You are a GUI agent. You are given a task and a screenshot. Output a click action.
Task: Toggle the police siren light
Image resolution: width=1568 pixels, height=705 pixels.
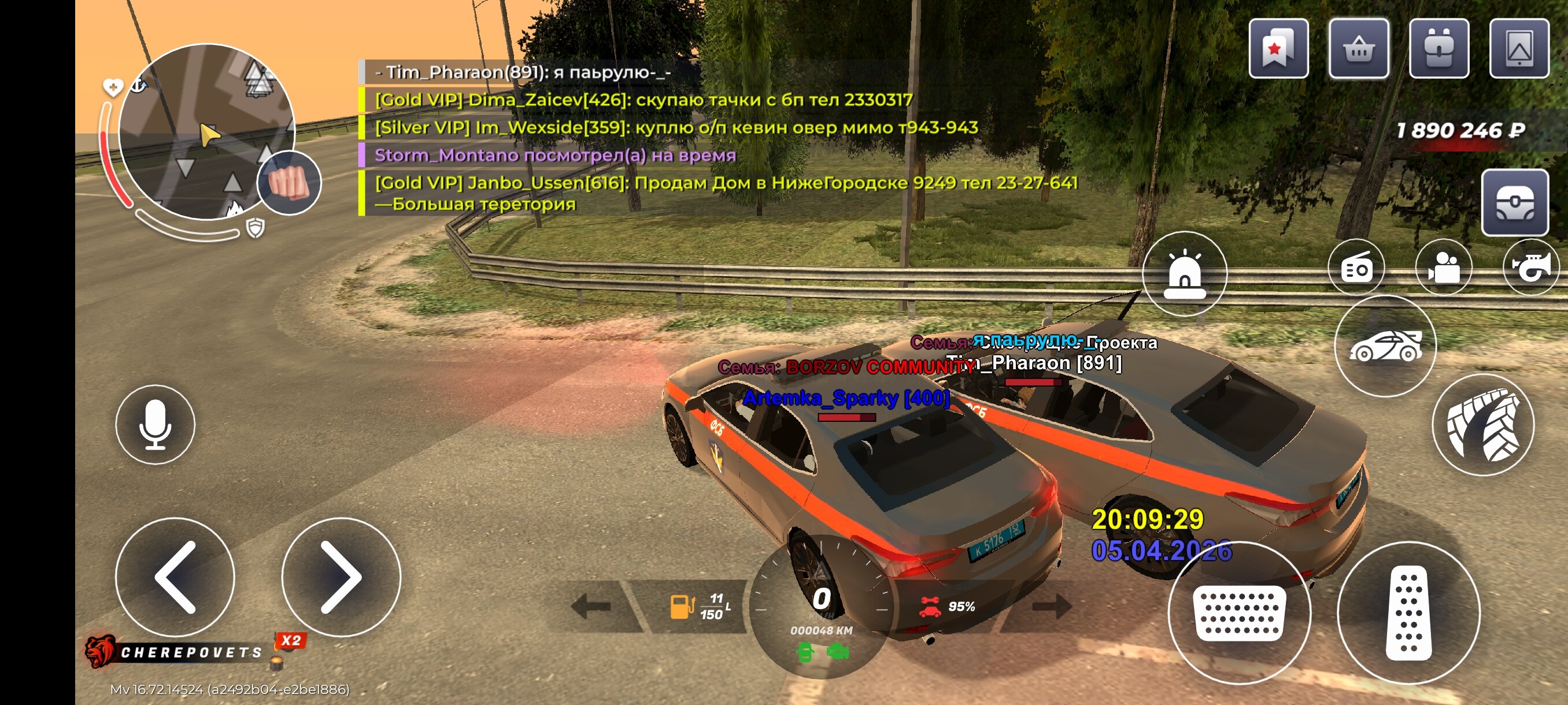point(1184,274)
